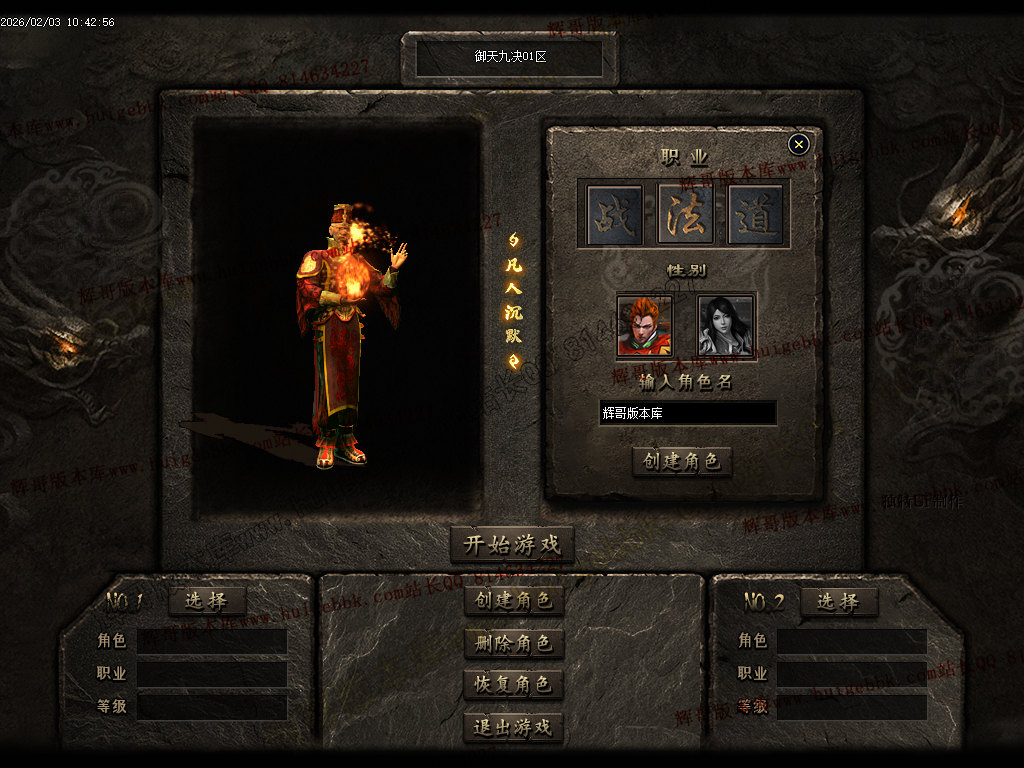Image resolution: width=1024 pixels, height=768 pixels.
Task: Choose the 战 warrior class
Action: coord(614,215)
